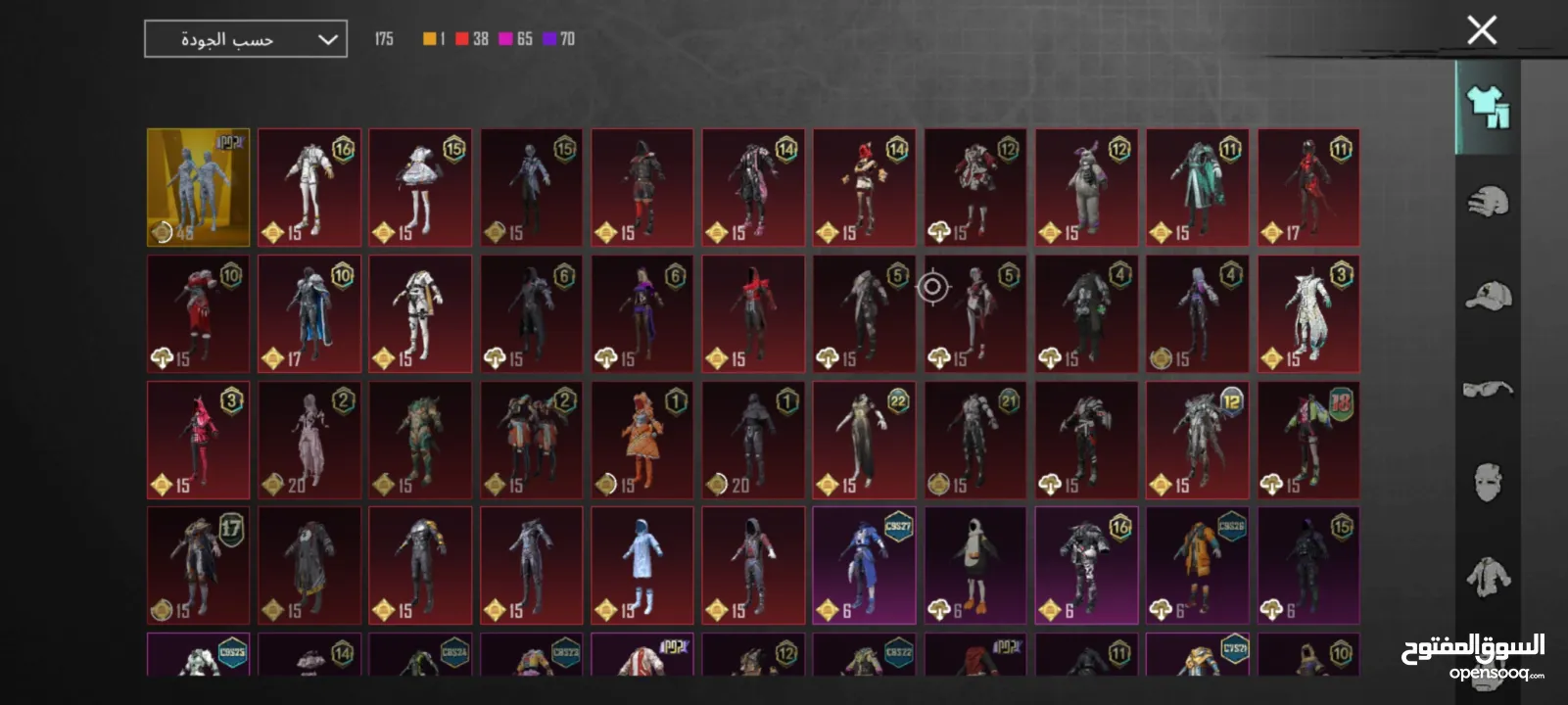Choose the teal and white coat outfit
This screenshot has width=1568, height=705.
pyautogui.click(x=1197, y=187)
